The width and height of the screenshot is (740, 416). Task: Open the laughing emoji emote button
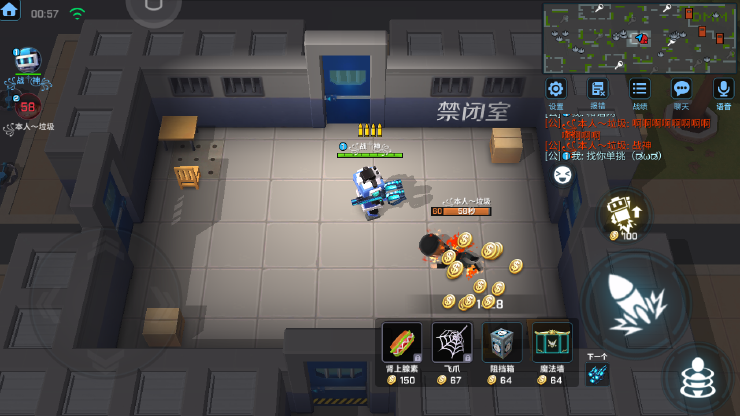[x=563, y=175]
